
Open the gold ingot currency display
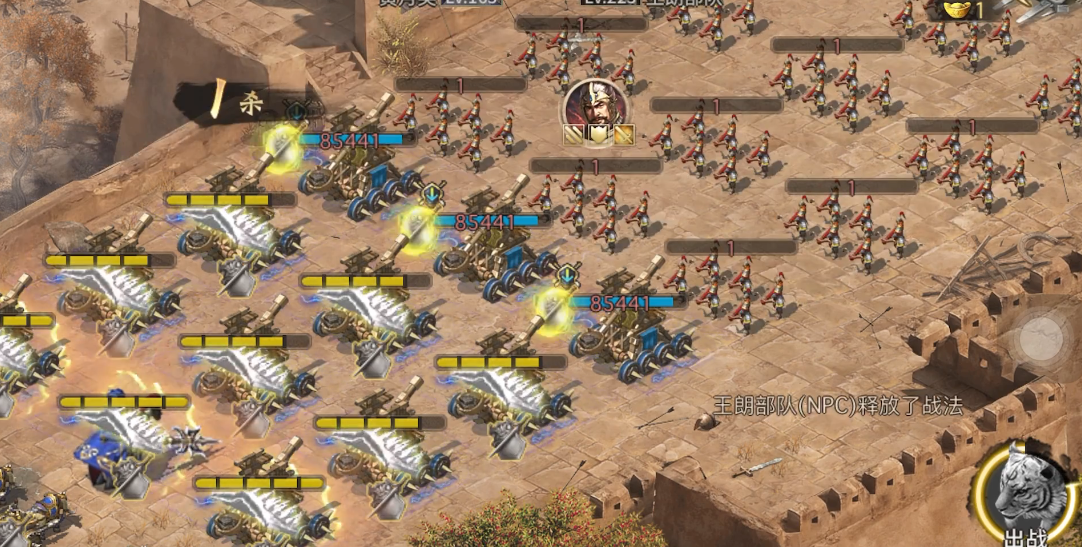click(962, 10)
